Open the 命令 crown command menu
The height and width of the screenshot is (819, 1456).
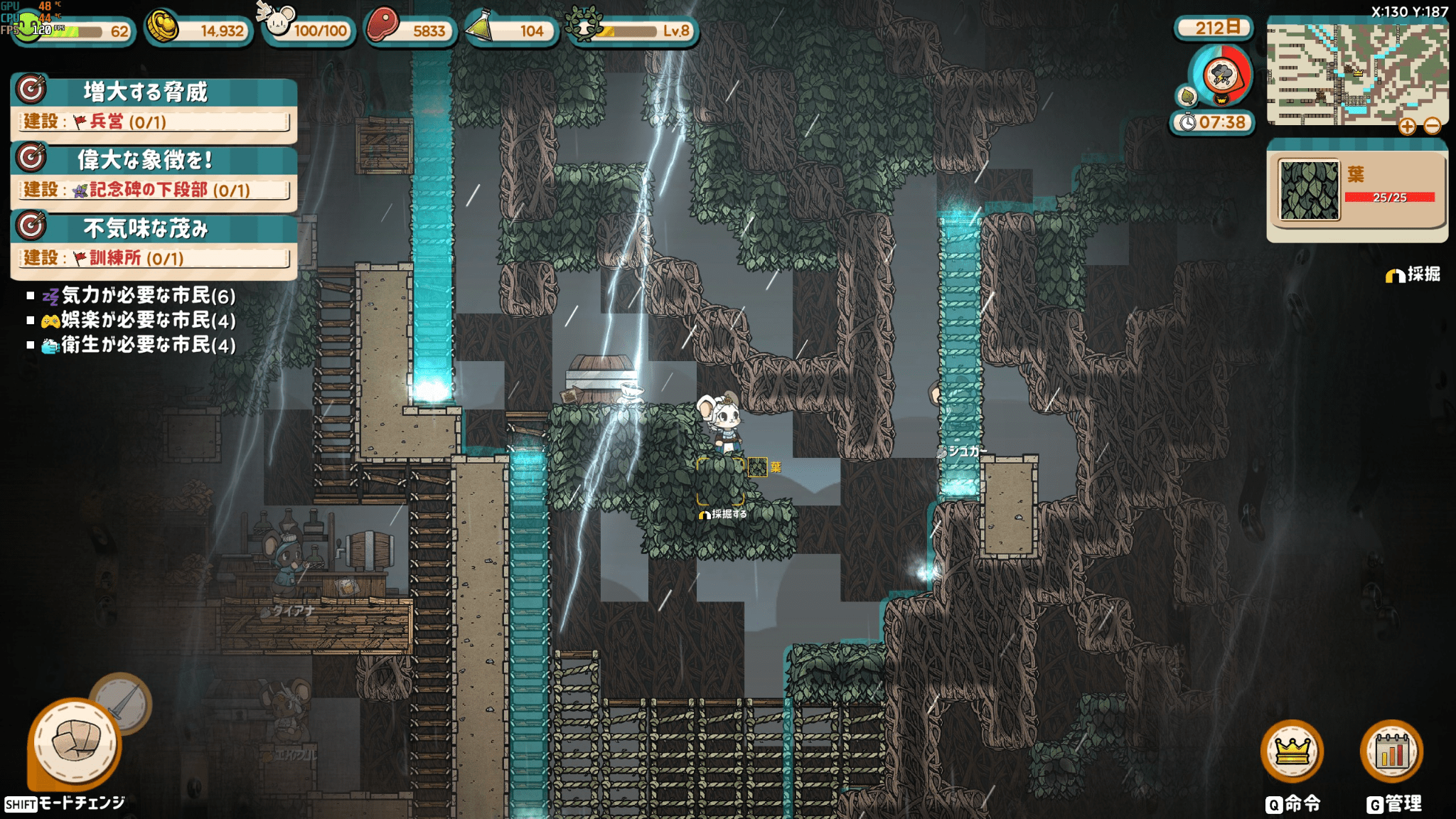pos(1292,751)
